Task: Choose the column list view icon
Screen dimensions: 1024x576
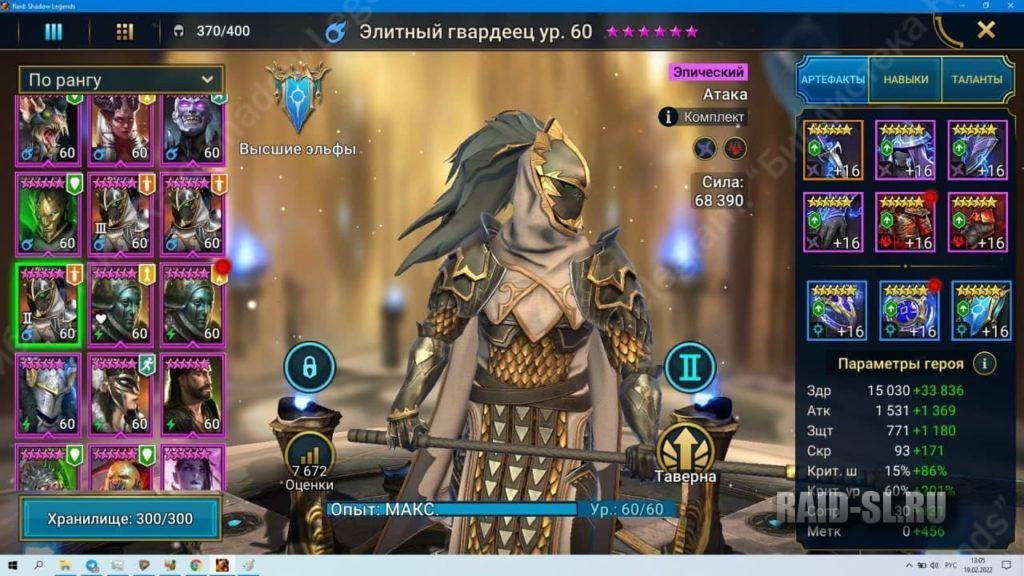Action: coord(53,32)
